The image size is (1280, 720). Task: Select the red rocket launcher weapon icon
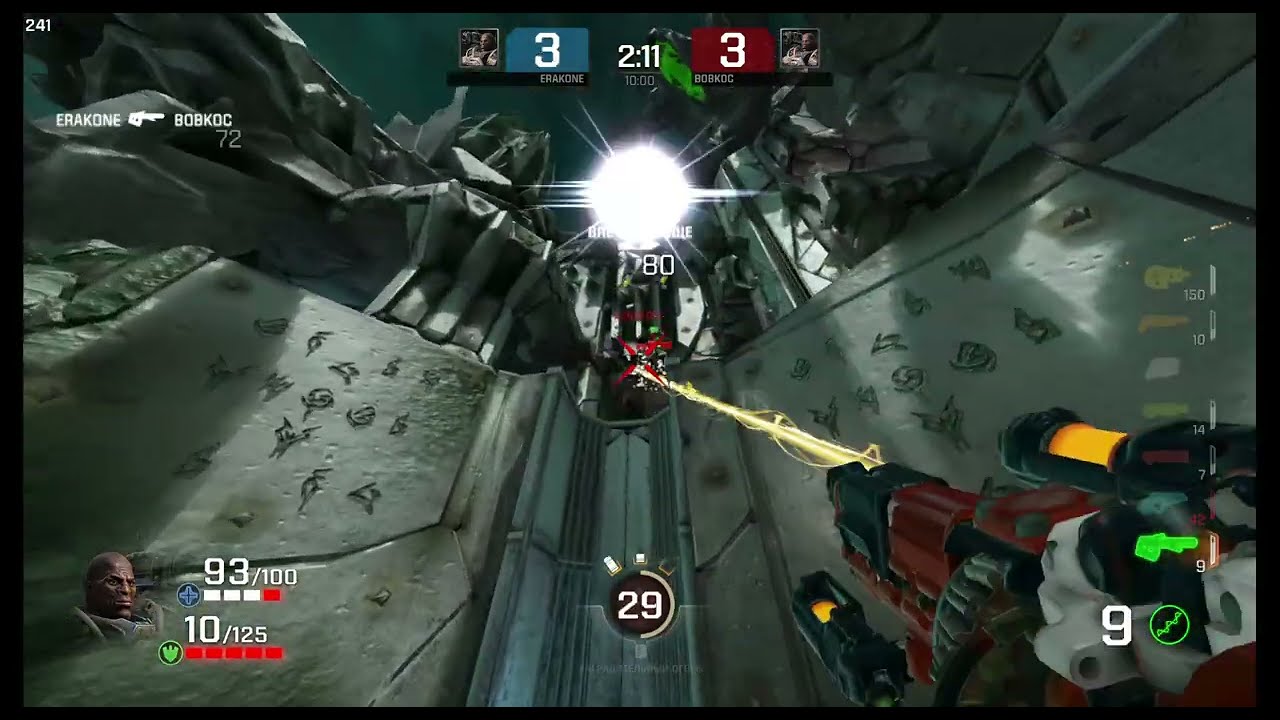1165,458
